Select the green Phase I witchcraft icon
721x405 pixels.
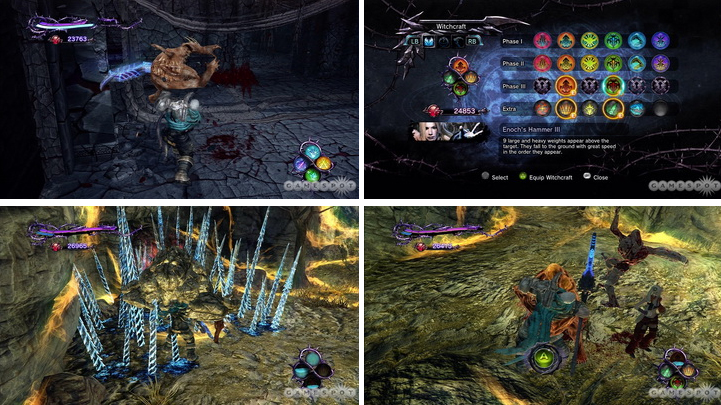611,42
